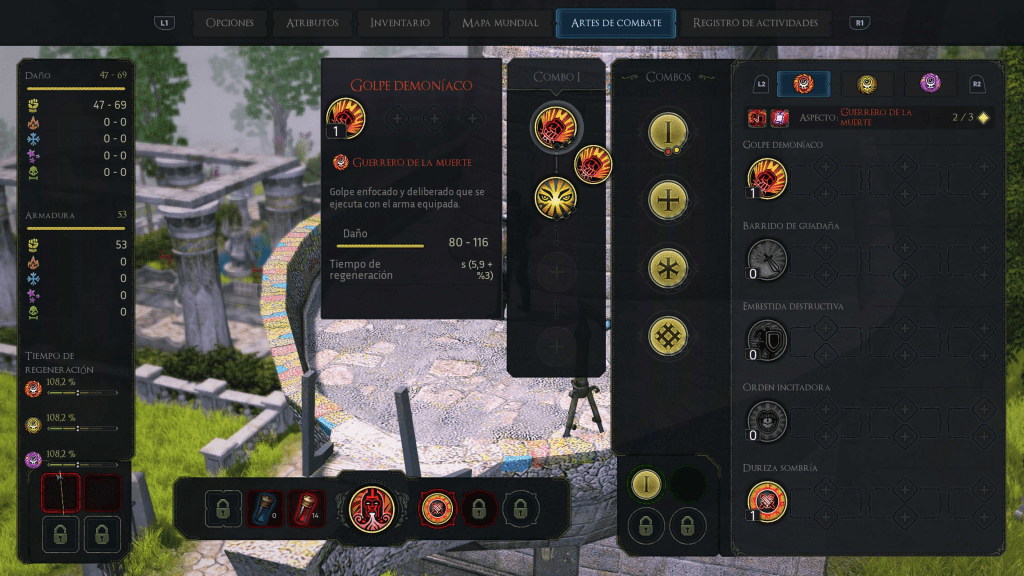Choose the Barrido de guadaña skill icon
This screenshot has width=1024, height=576.
coord(767,260)
